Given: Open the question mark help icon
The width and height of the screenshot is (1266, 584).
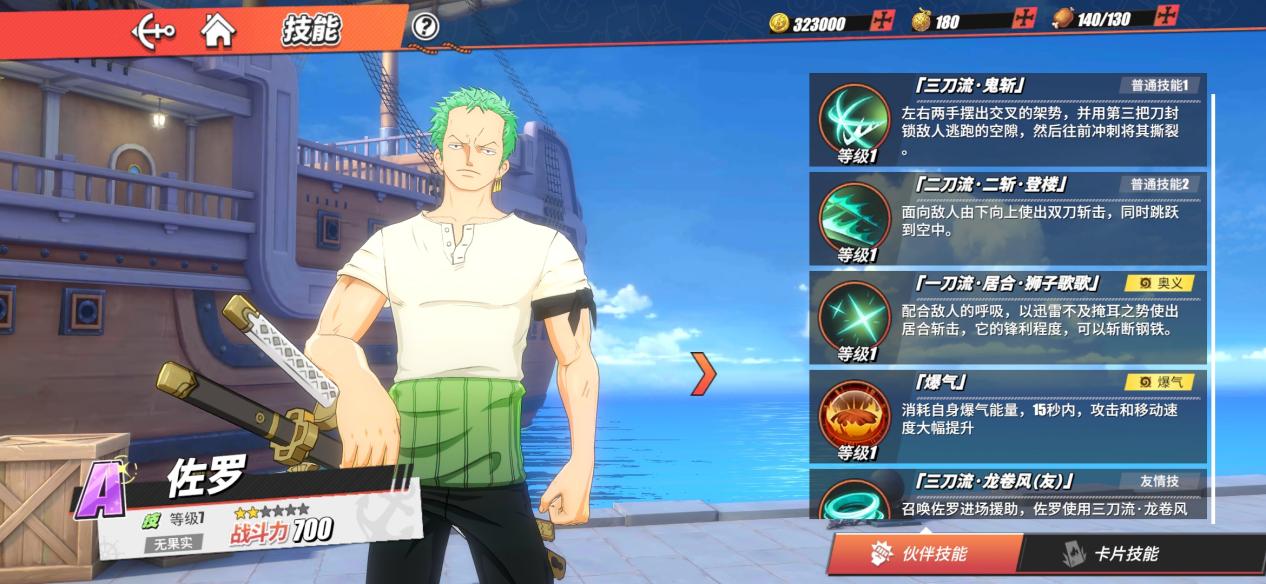Looking at the screenshot, I should pos(425,27).
